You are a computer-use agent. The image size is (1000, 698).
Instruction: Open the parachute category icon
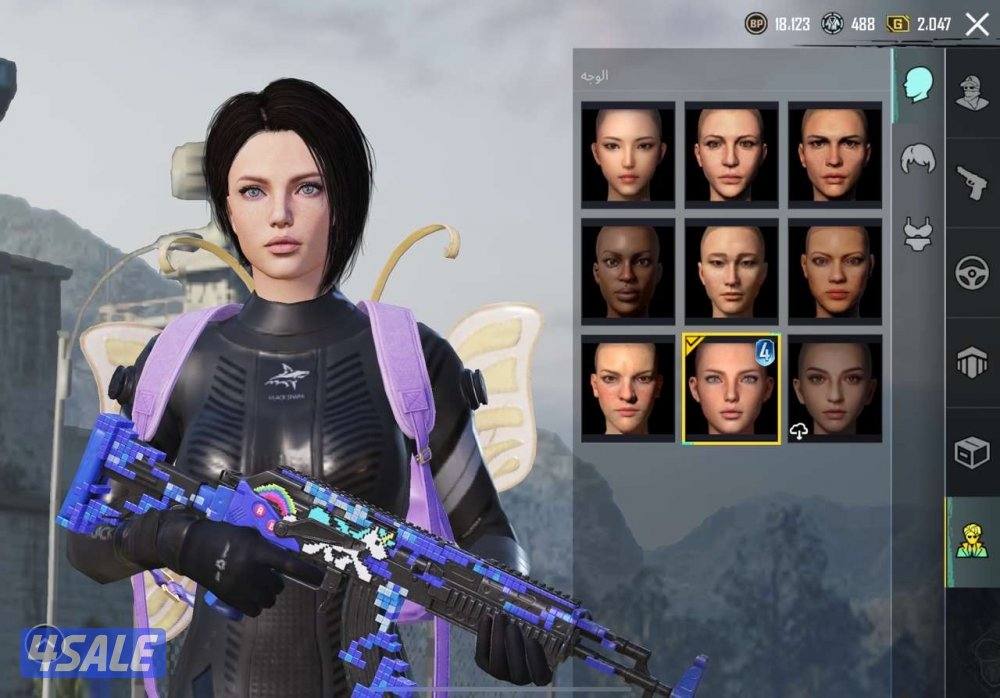tap(972, 363)
